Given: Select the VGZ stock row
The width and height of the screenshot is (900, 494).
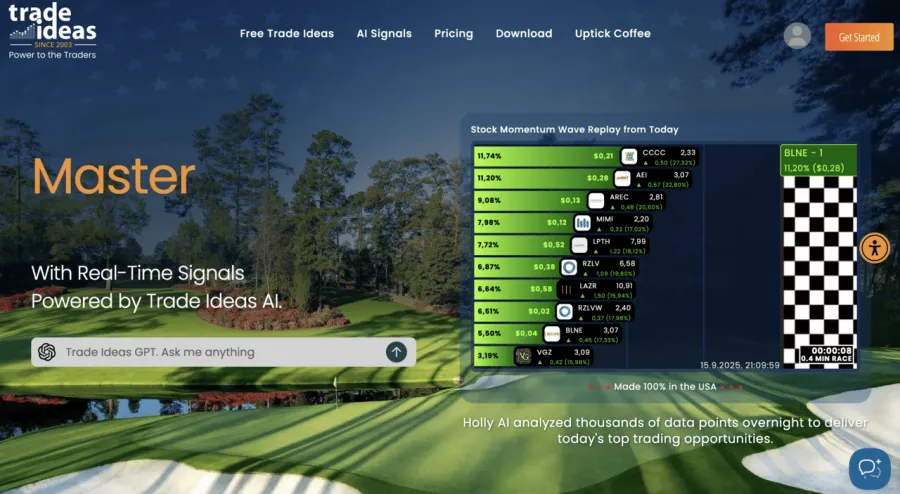Looking at the screenshot, I should 586,356.
